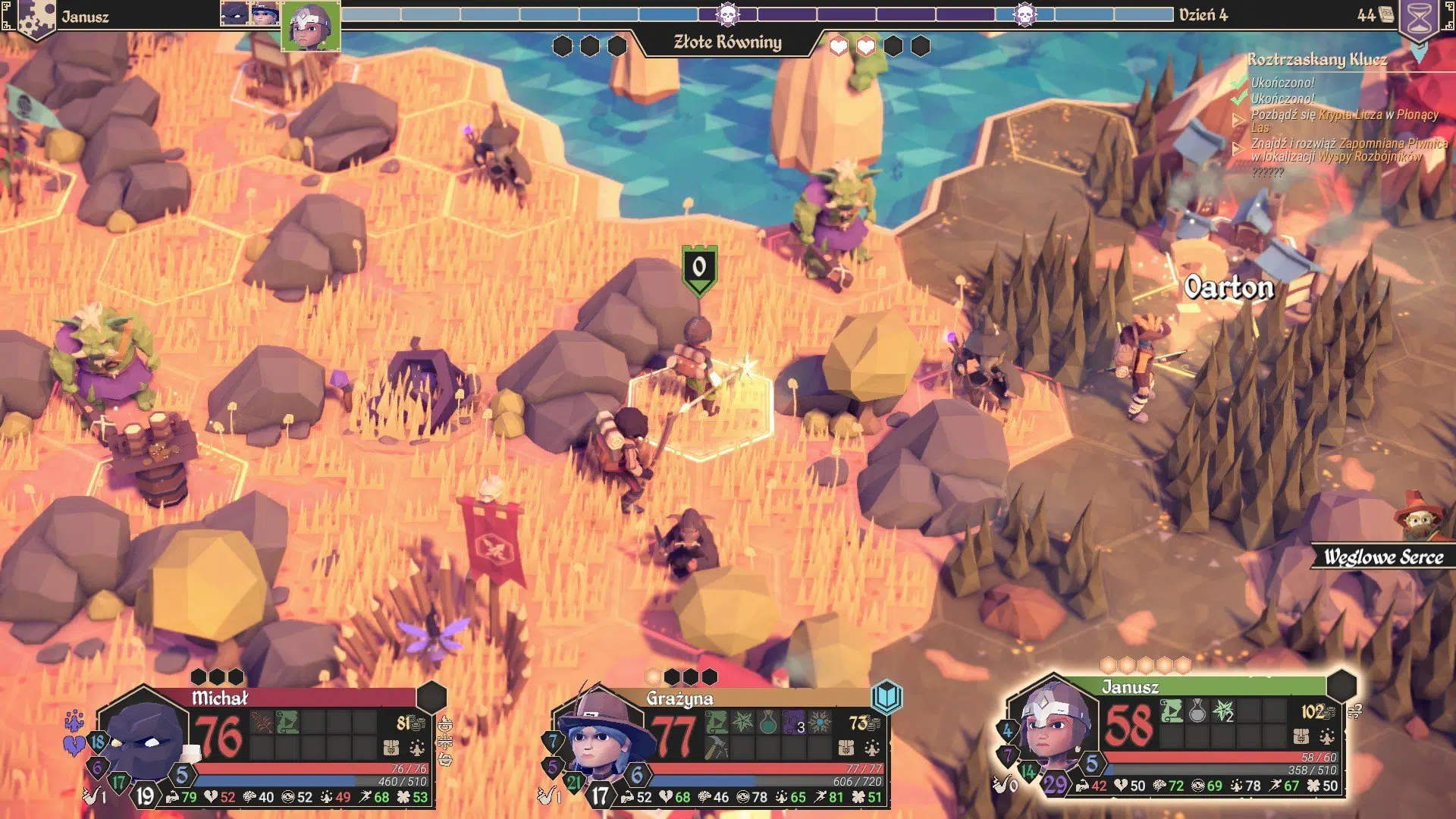
Task: Click Grażyna's blue book class badge
Action: point(886,695)
